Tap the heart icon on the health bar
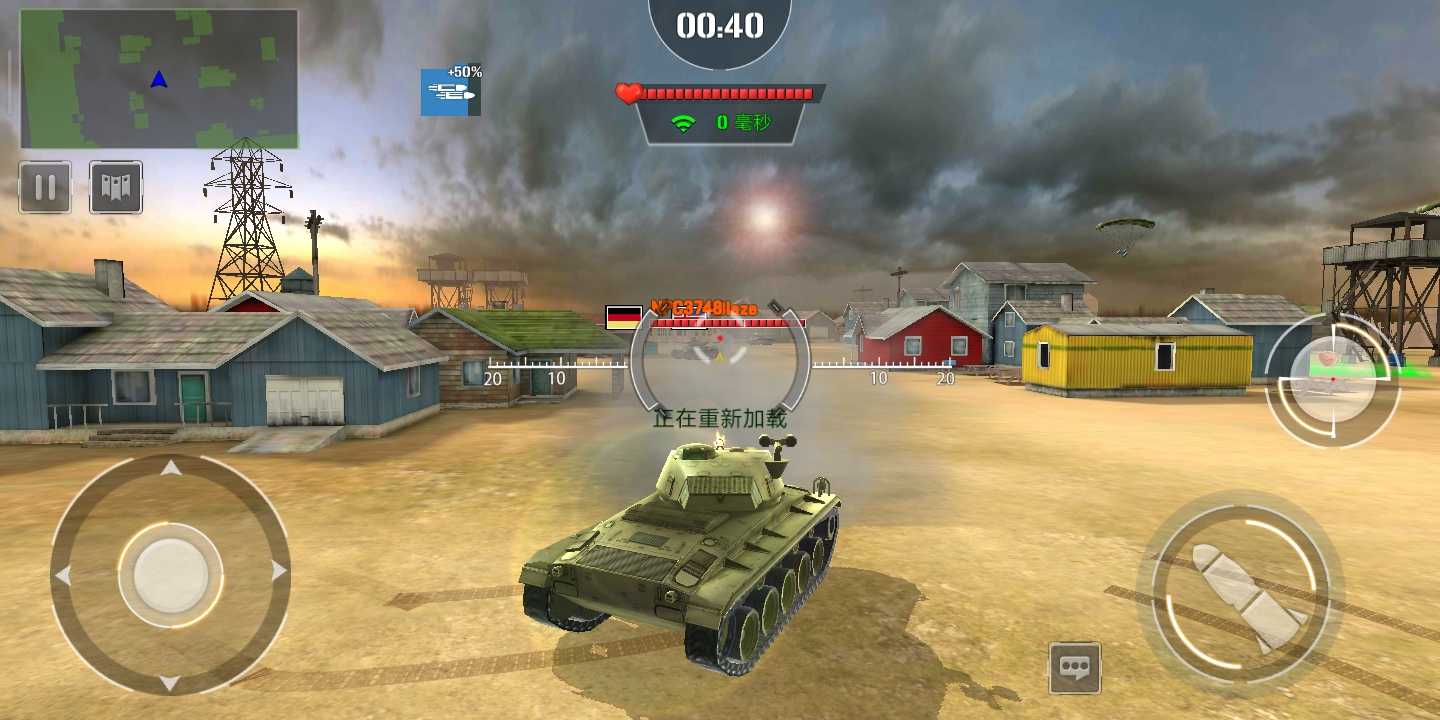Screen dimensions: 1440x720 point(626,94)
